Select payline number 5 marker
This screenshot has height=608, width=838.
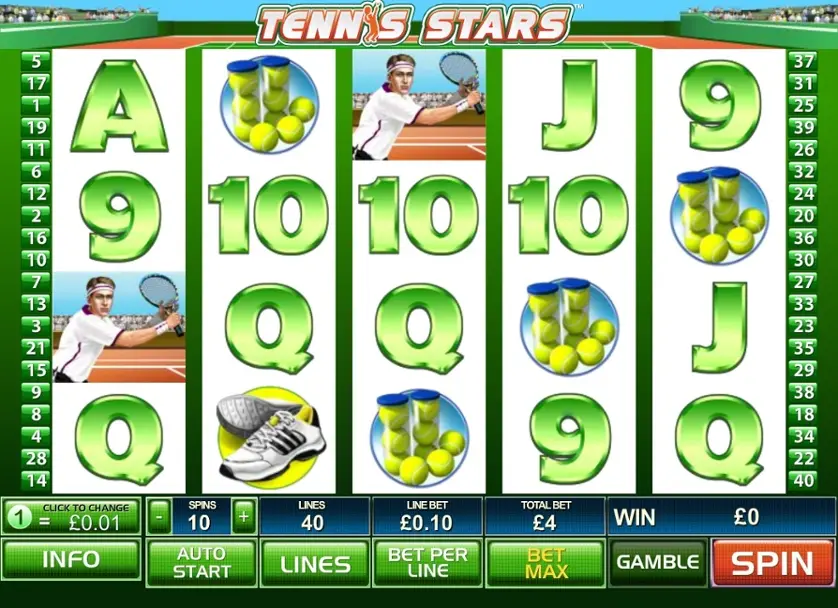pyautogui.click(x=35, y=61)
